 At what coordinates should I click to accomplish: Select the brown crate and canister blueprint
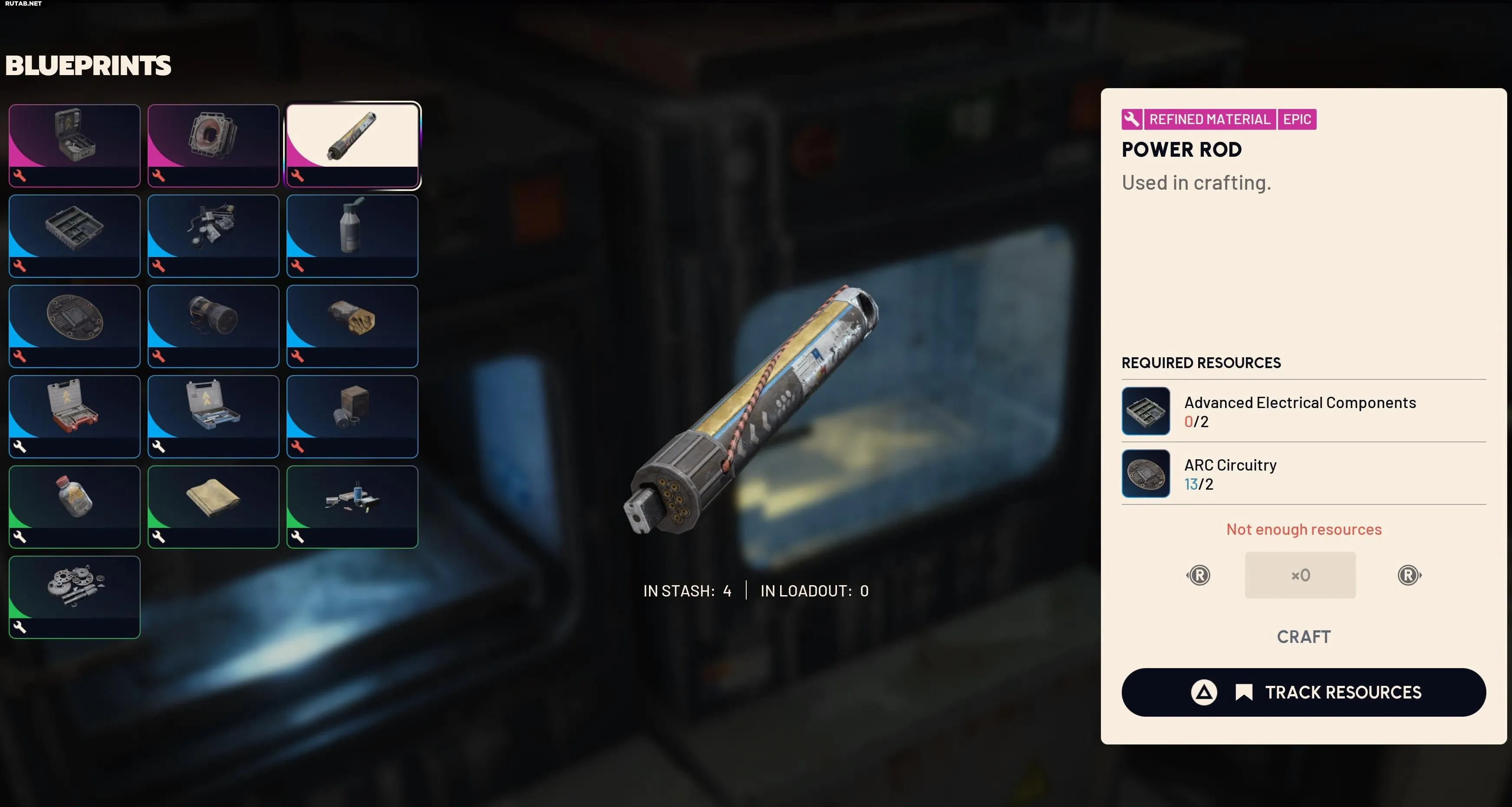(352, 416)
